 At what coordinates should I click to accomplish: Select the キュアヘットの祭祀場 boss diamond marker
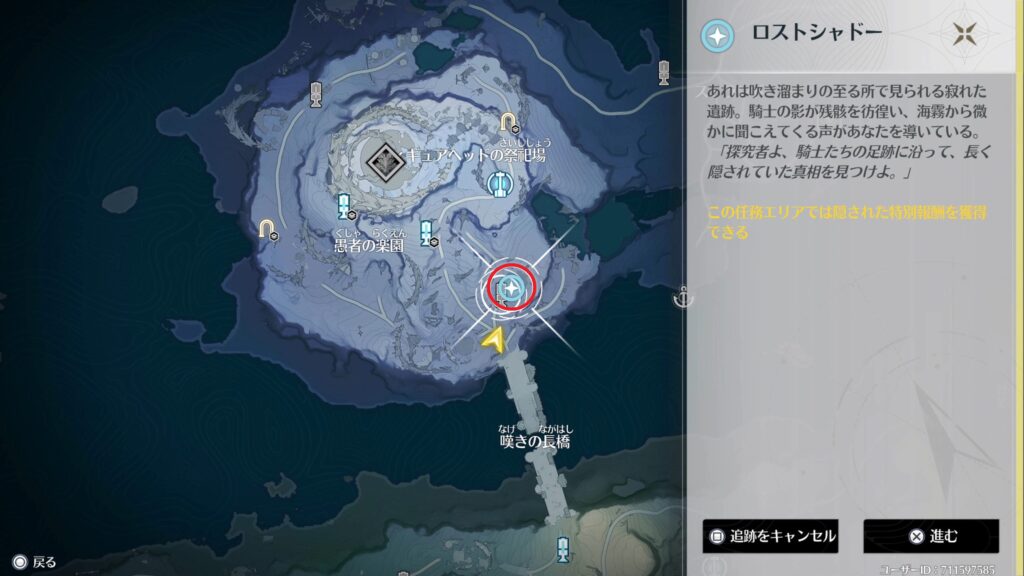381,158
